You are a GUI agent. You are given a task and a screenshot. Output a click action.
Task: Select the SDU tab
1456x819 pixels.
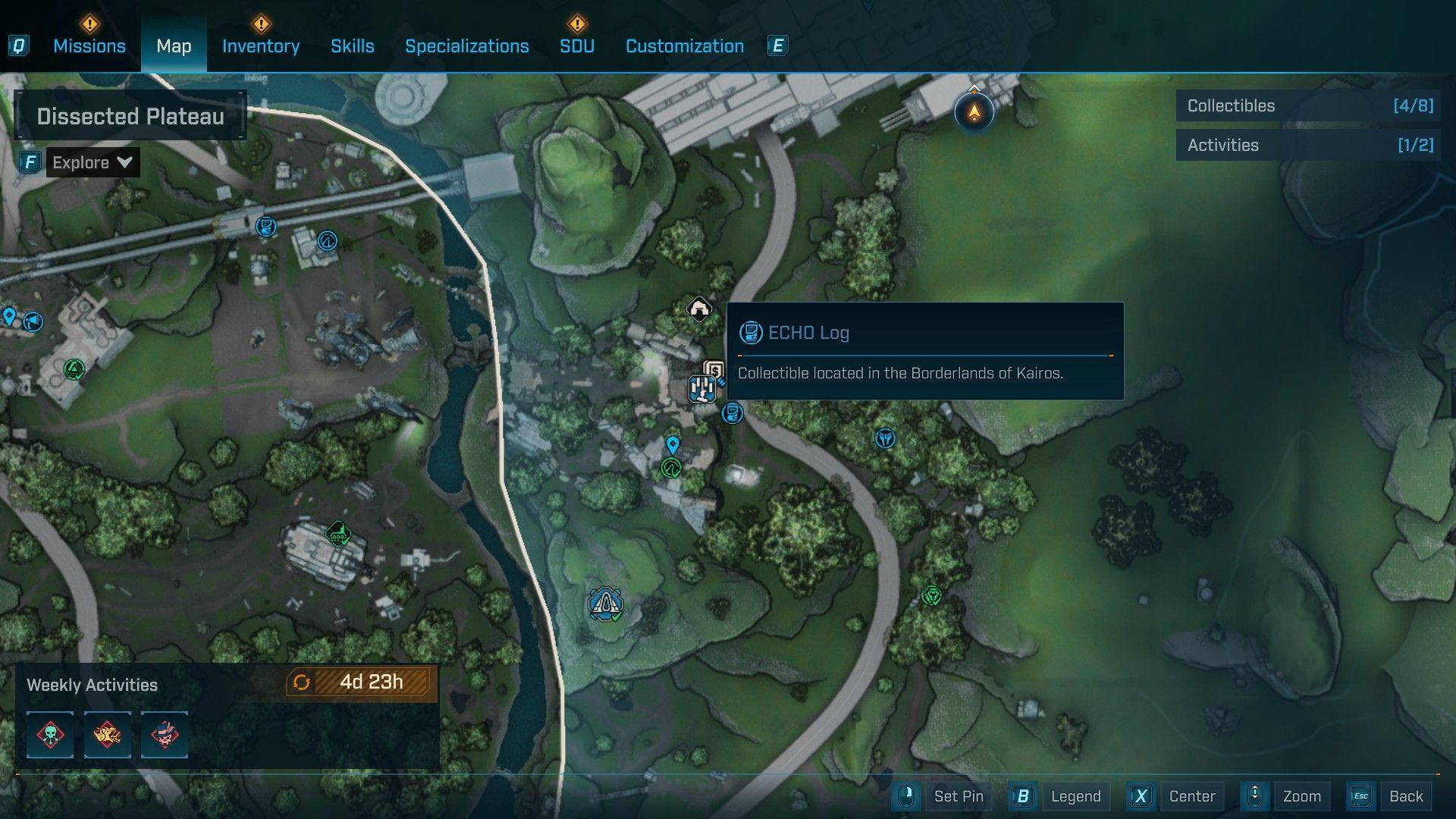(576, 46)
